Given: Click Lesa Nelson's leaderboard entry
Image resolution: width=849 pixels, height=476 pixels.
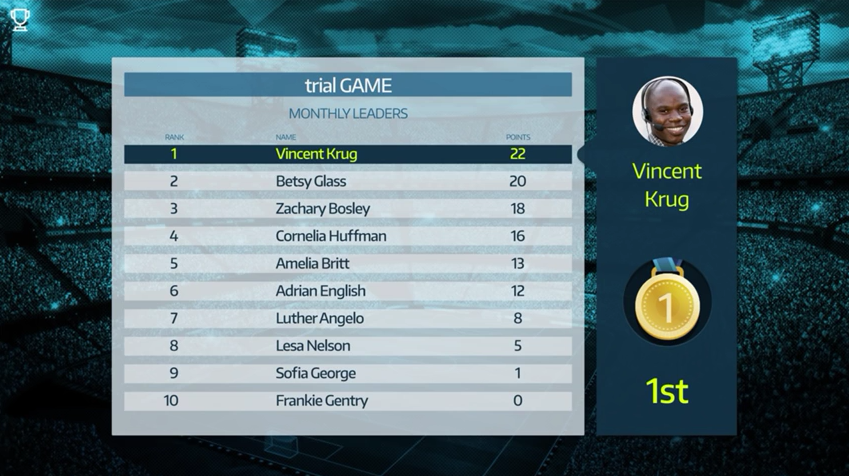Looking at the screenshot, I should coord(348,346).
